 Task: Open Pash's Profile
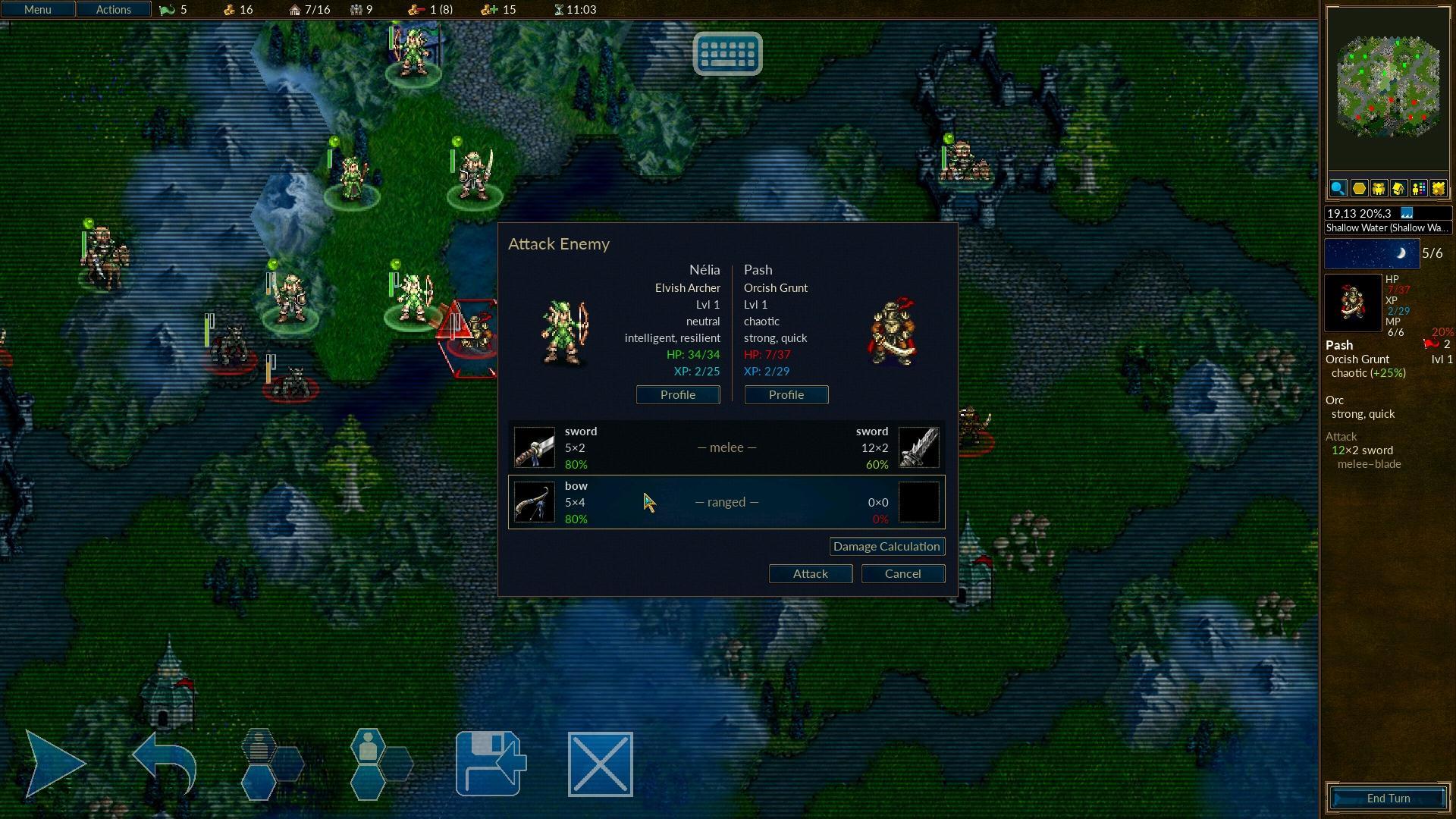coord(786,395)
